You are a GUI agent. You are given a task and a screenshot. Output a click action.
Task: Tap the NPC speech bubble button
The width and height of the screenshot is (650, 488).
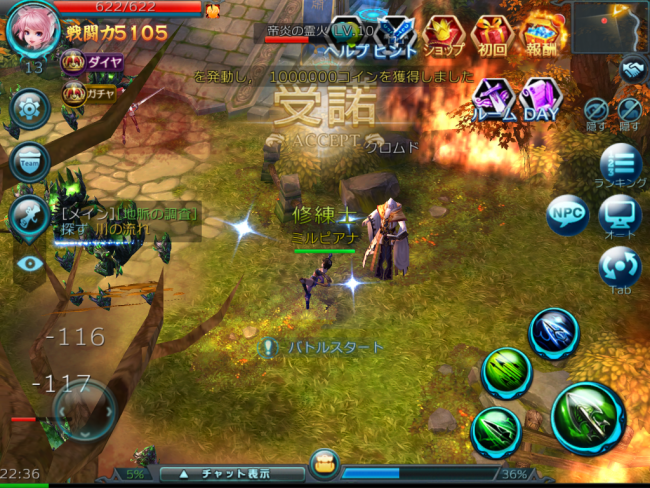click(565, 214)
